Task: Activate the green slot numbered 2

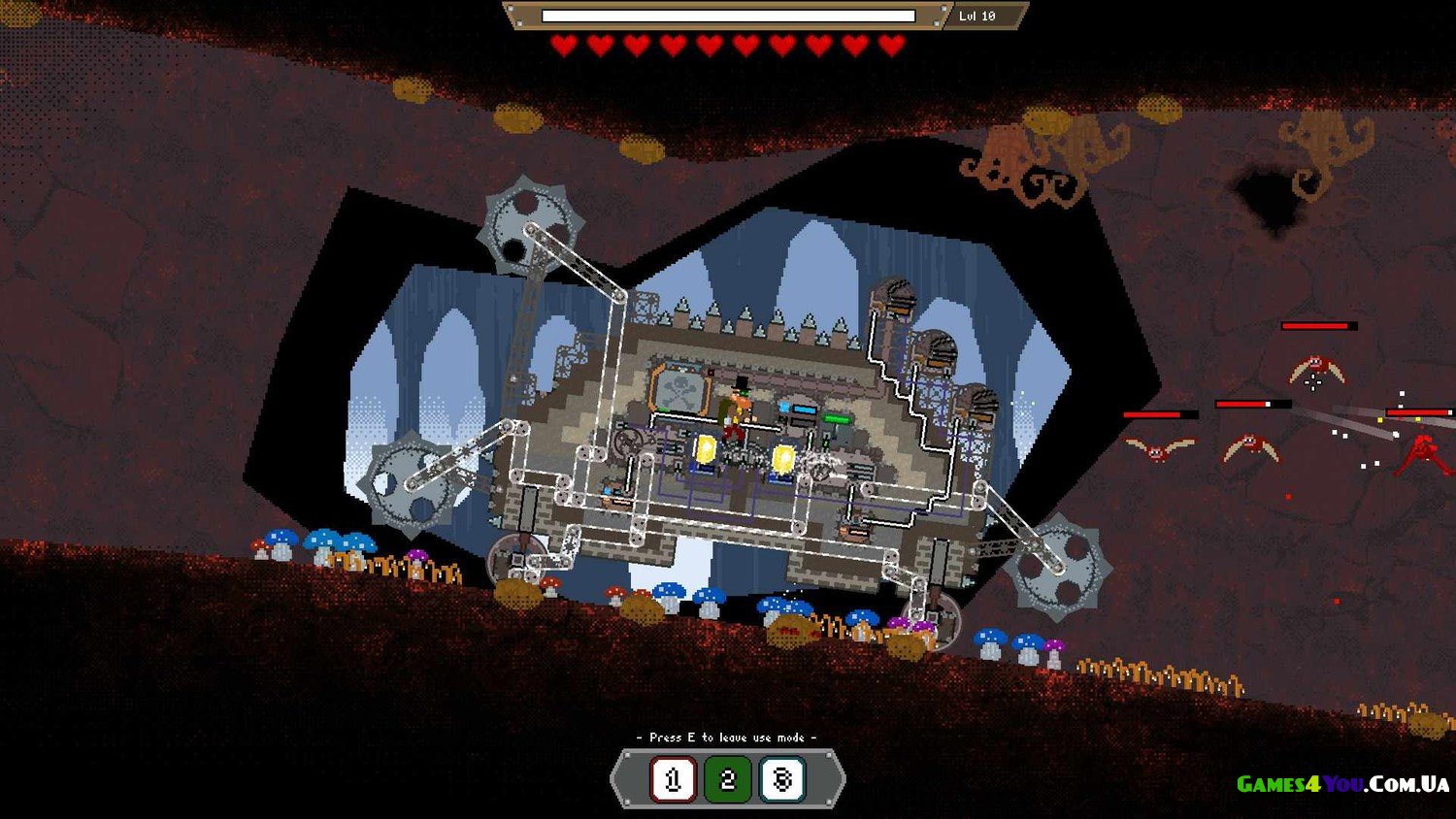Action: tap(728, 779)
